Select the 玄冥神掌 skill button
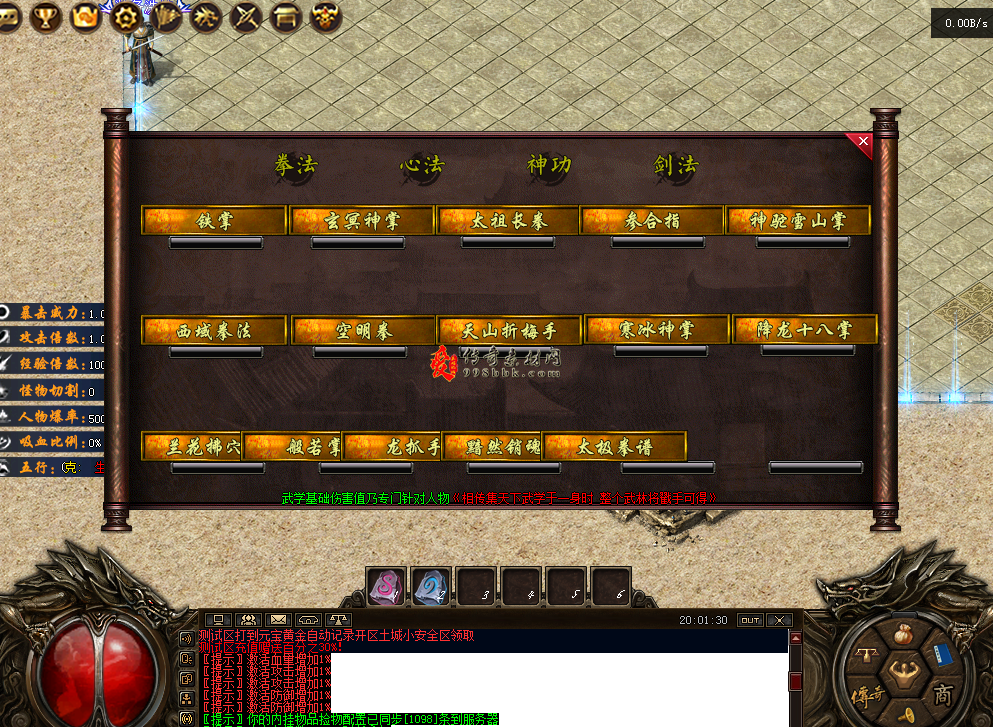Screen dimensions: 993x727 362,221
